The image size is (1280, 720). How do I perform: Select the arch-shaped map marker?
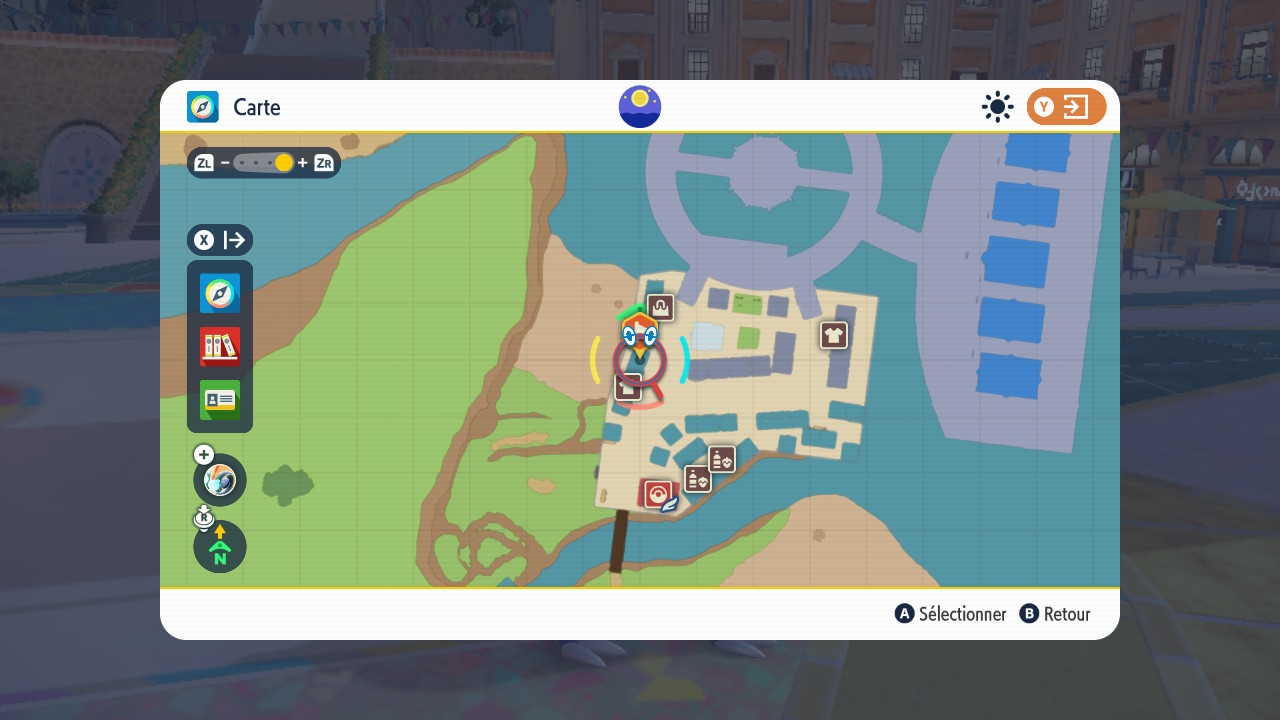(660, 307)
